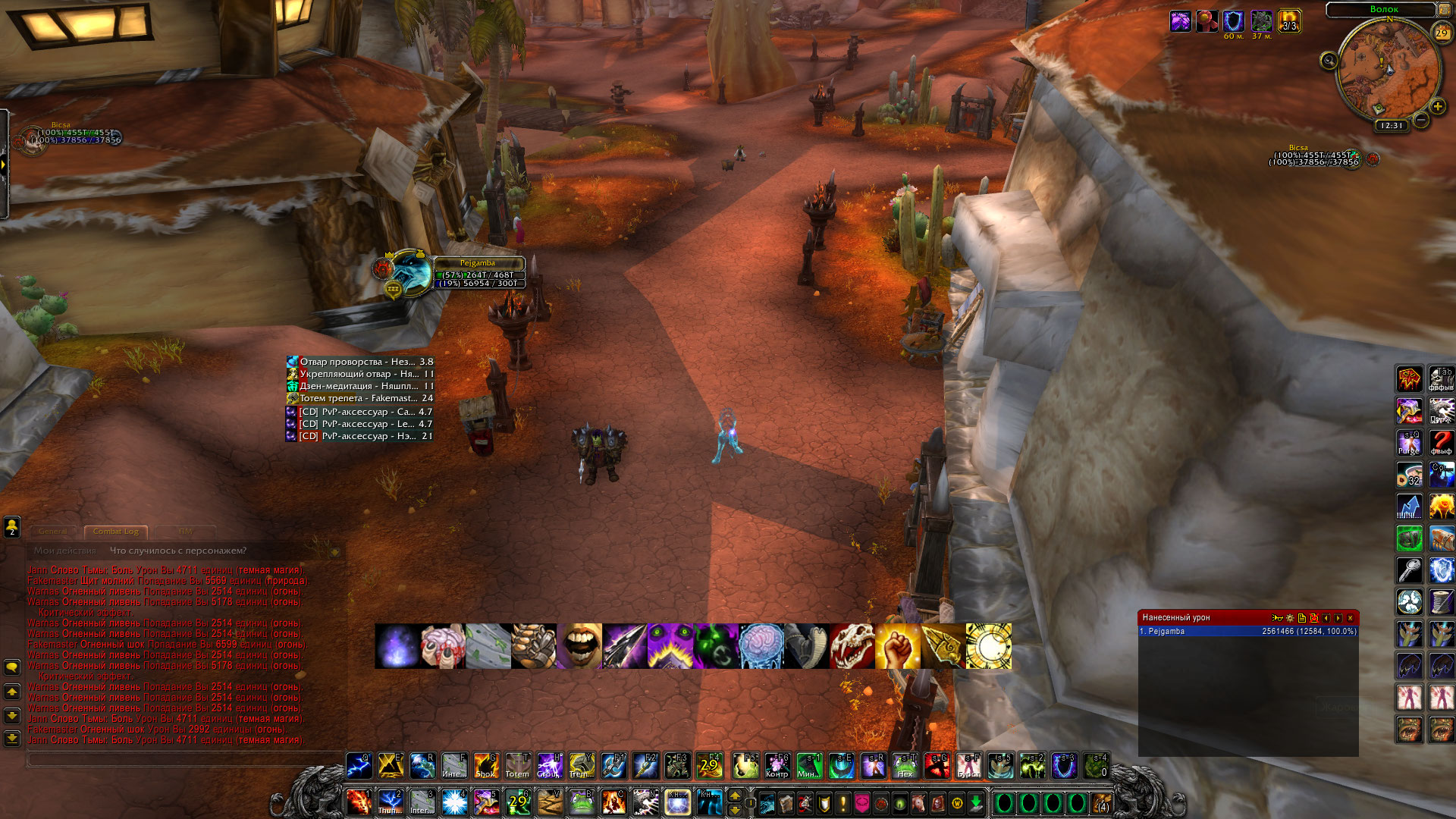Screen dimensions: 1456x819
Task: Toggle the minimap tracking magnifier button
Action: (x=1329, y=61)
